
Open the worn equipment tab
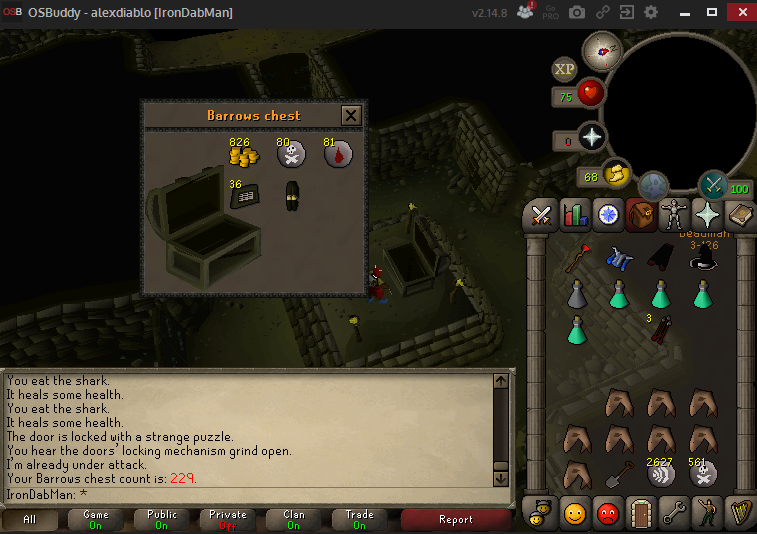(673, 215)
